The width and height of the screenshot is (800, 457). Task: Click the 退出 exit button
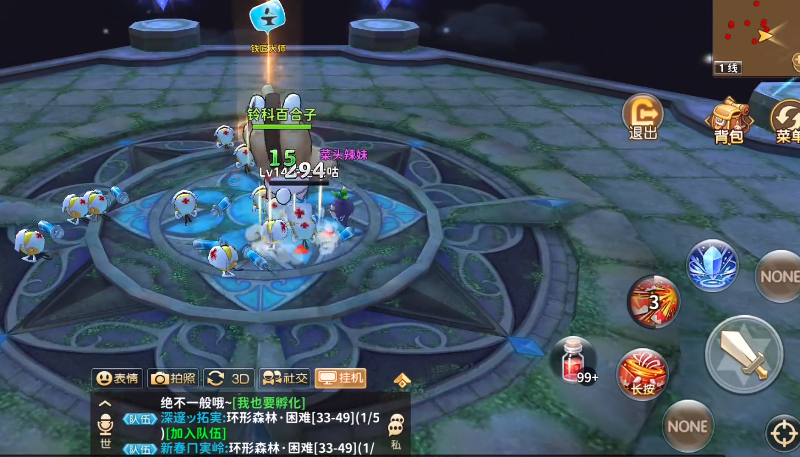pos(642,117)
